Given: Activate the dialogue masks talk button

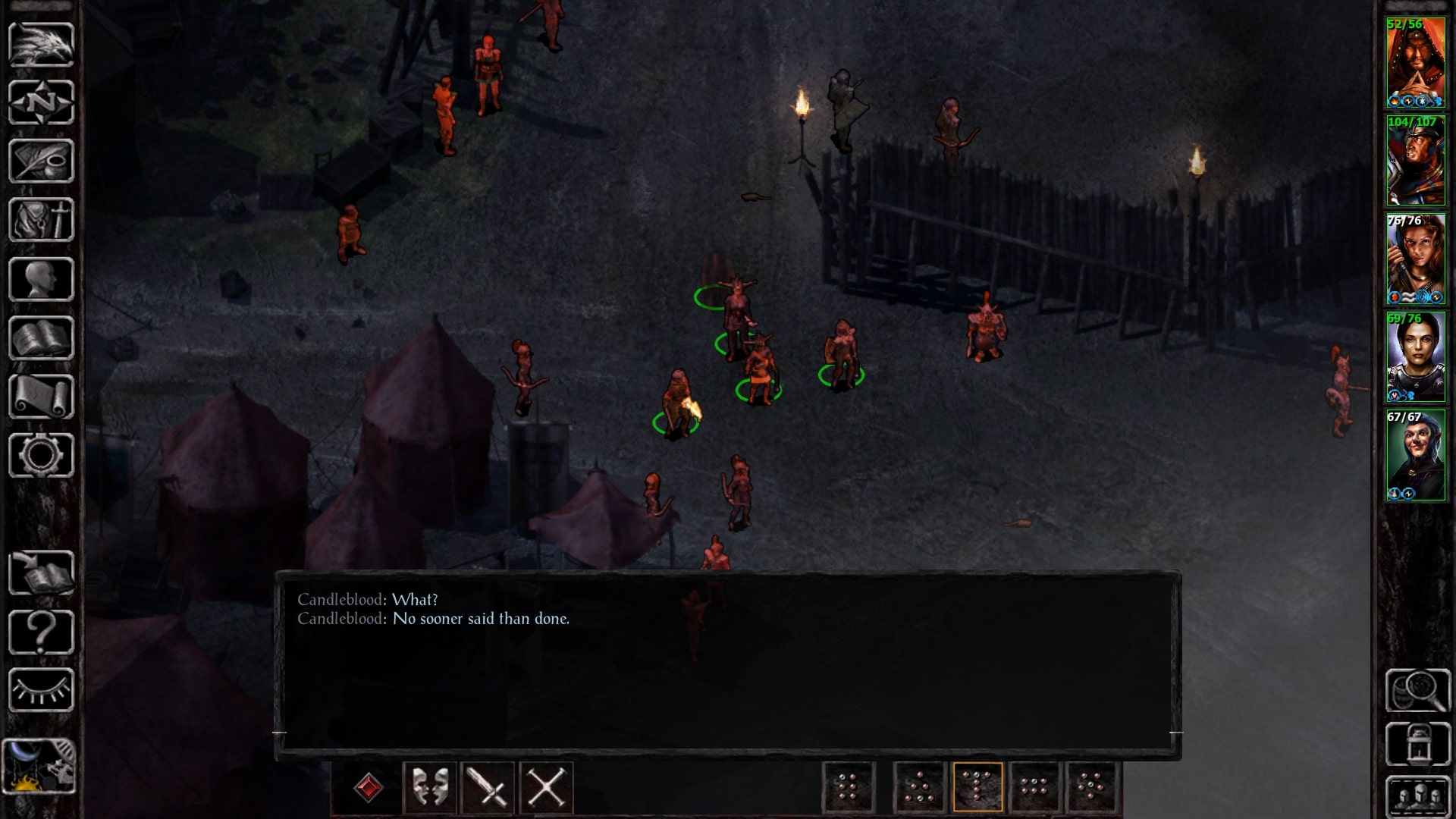Looking at the screenshot, I should (x=430, y=787).
